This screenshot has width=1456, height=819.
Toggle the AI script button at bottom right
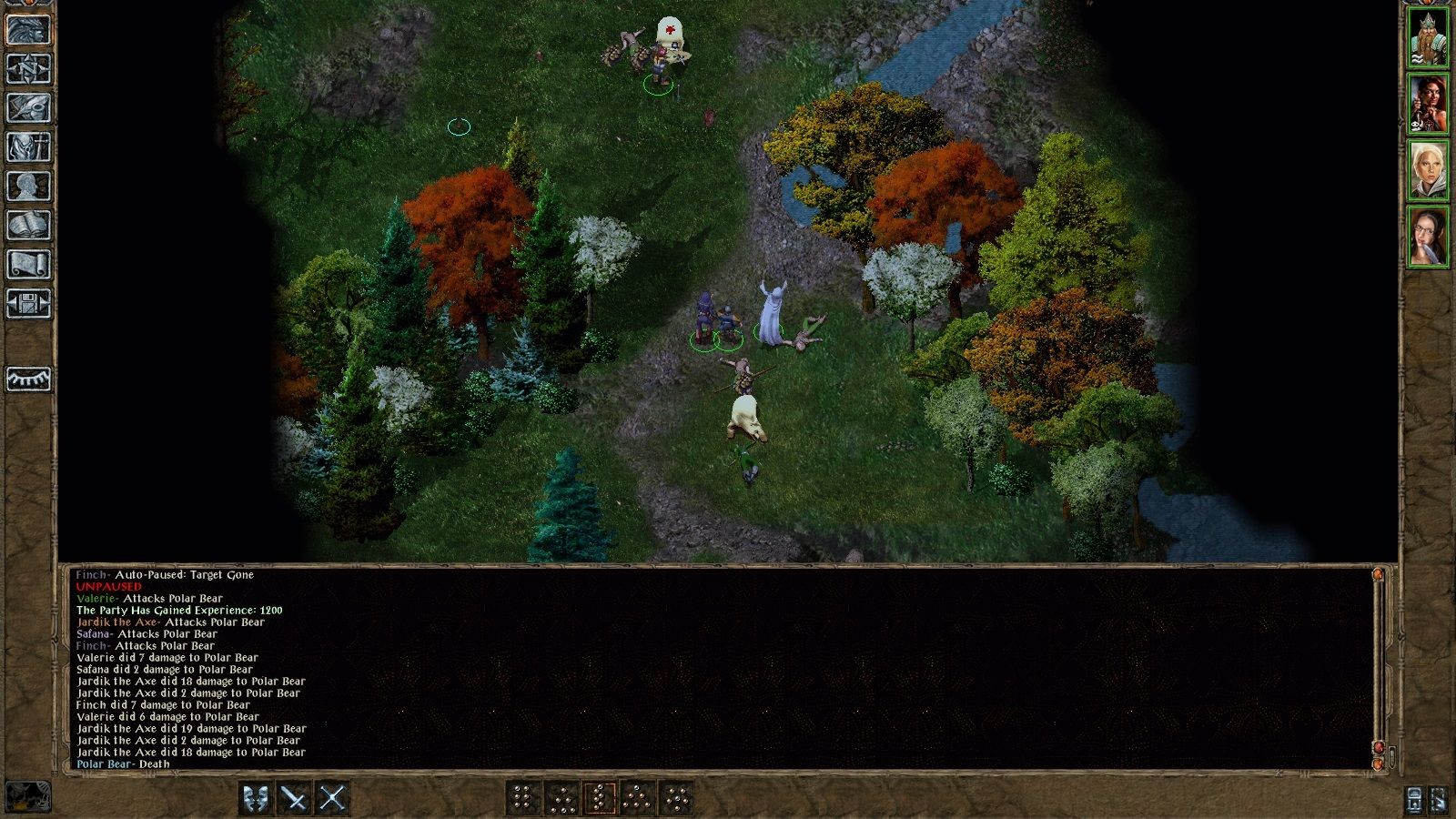[x=1438, y=801]
